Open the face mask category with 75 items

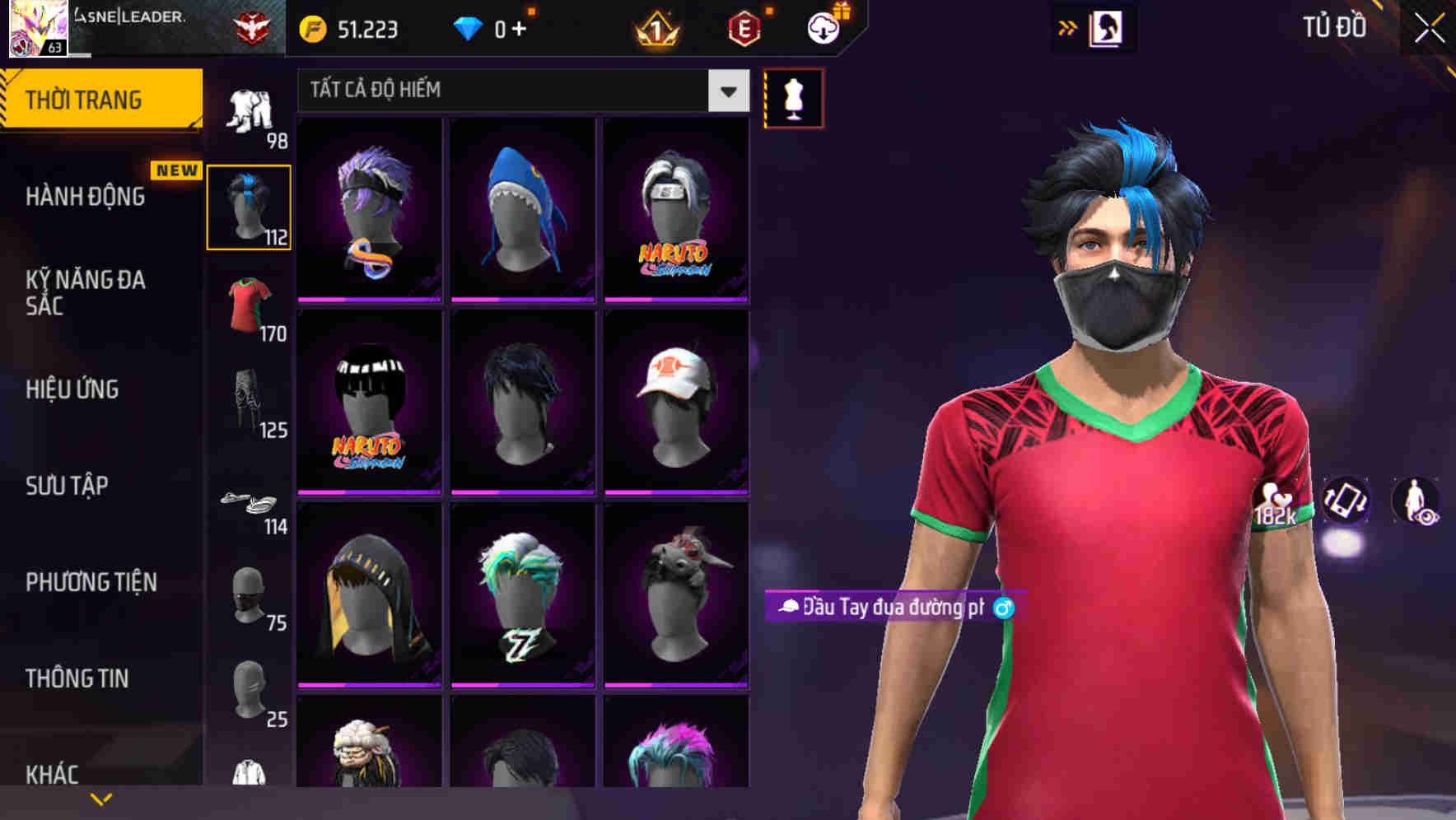[250, 597]
